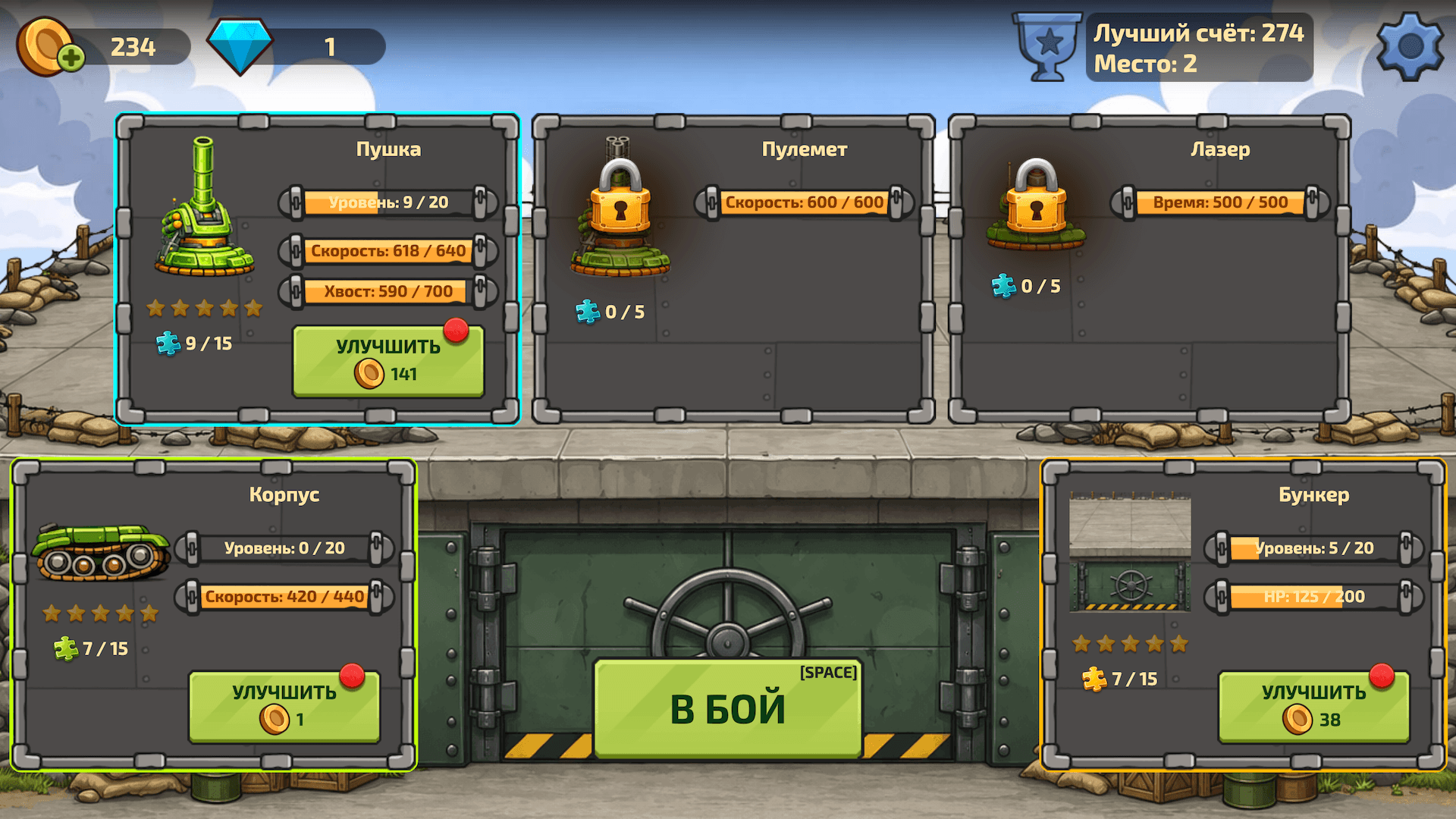
Task: Click the yellow puzzle piece showing 7 / 15
Action: pos(1094,679)
